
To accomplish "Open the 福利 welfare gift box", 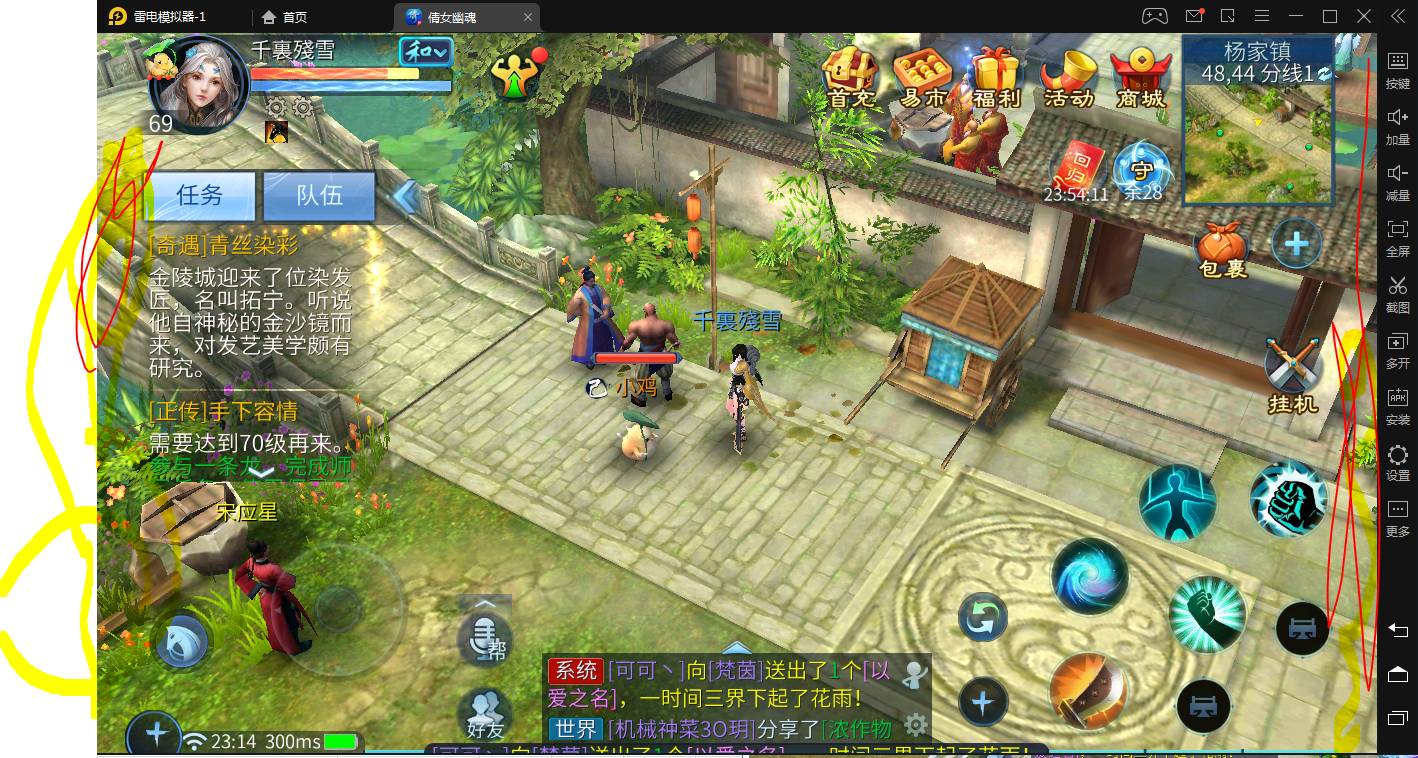I will pyautogui.click(x=995, y=77).
